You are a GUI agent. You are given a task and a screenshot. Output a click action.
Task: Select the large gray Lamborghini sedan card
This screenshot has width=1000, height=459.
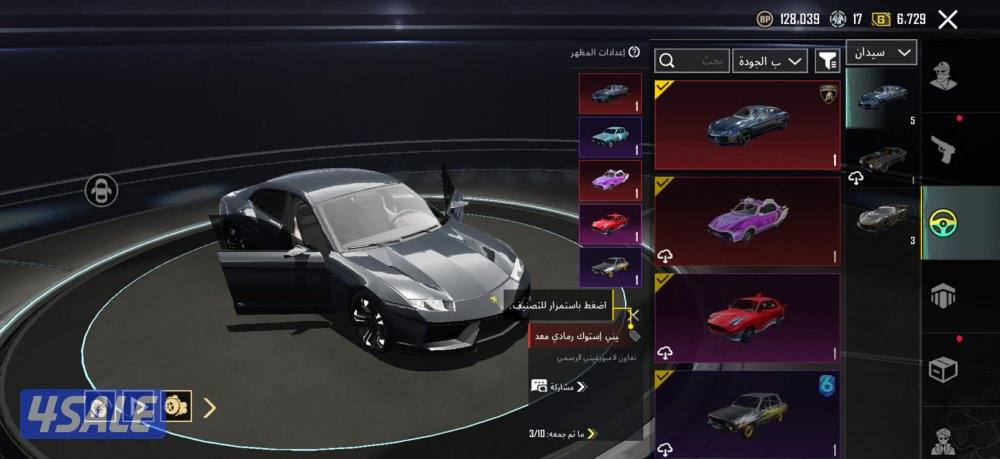[747, 125]
